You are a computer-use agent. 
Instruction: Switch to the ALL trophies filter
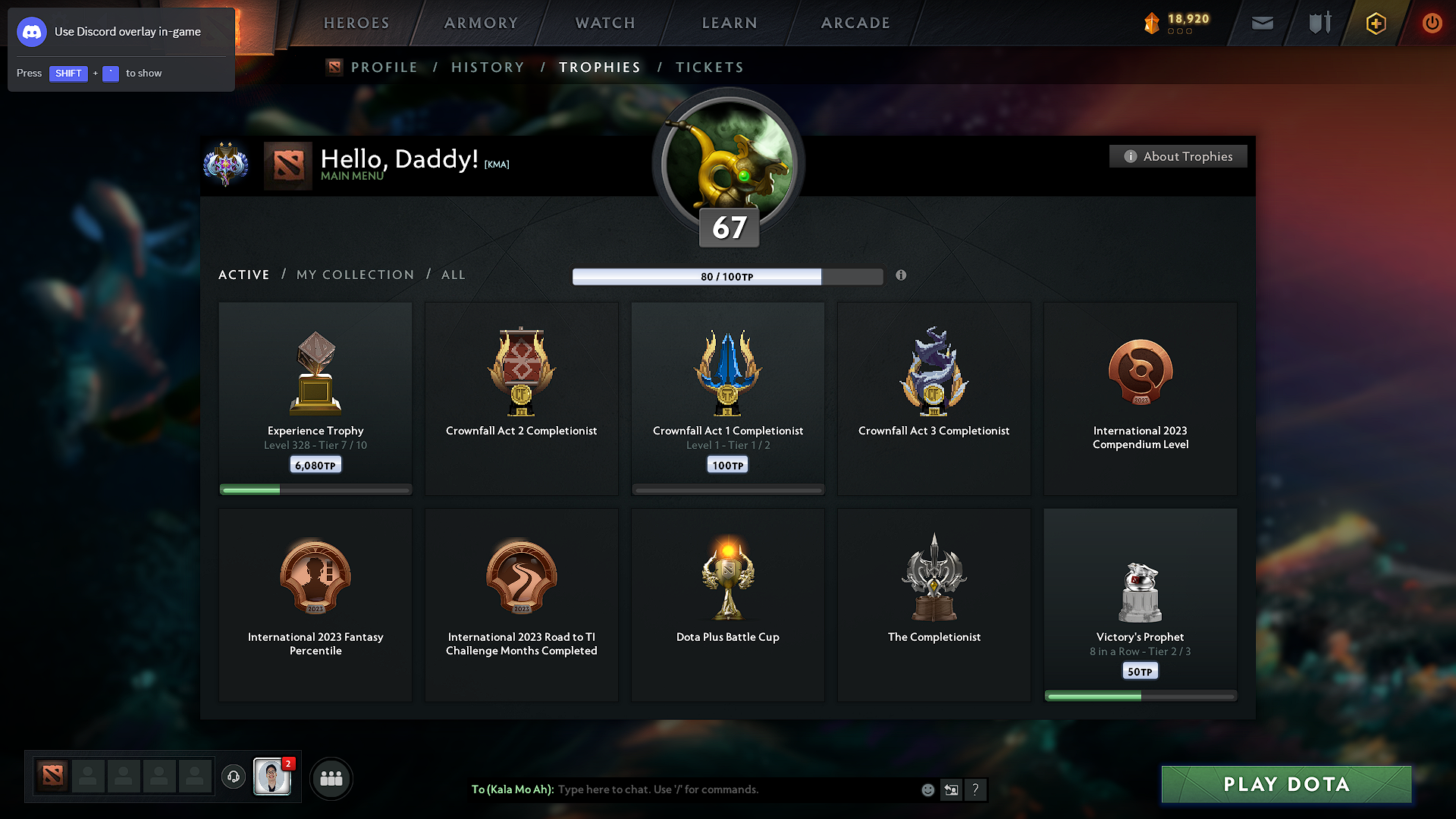click(x=453, y=275)
